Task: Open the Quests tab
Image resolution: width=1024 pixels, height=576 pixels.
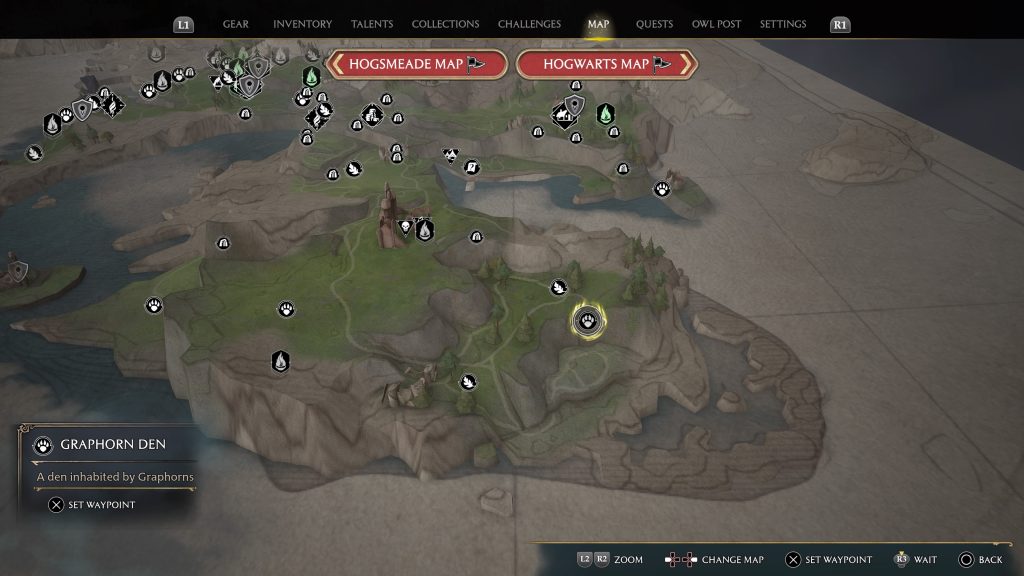Action: [x=654, y=24]
